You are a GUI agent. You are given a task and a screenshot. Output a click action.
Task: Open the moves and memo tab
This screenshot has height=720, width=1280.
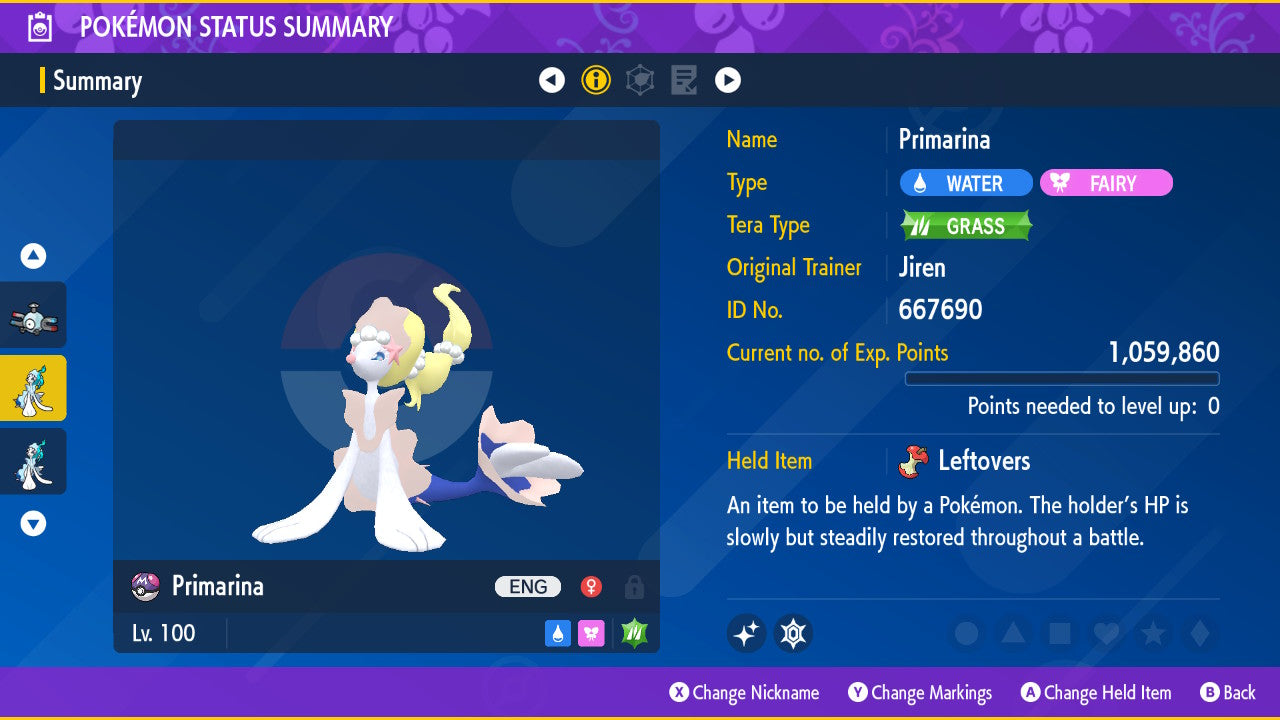[684, 80]
